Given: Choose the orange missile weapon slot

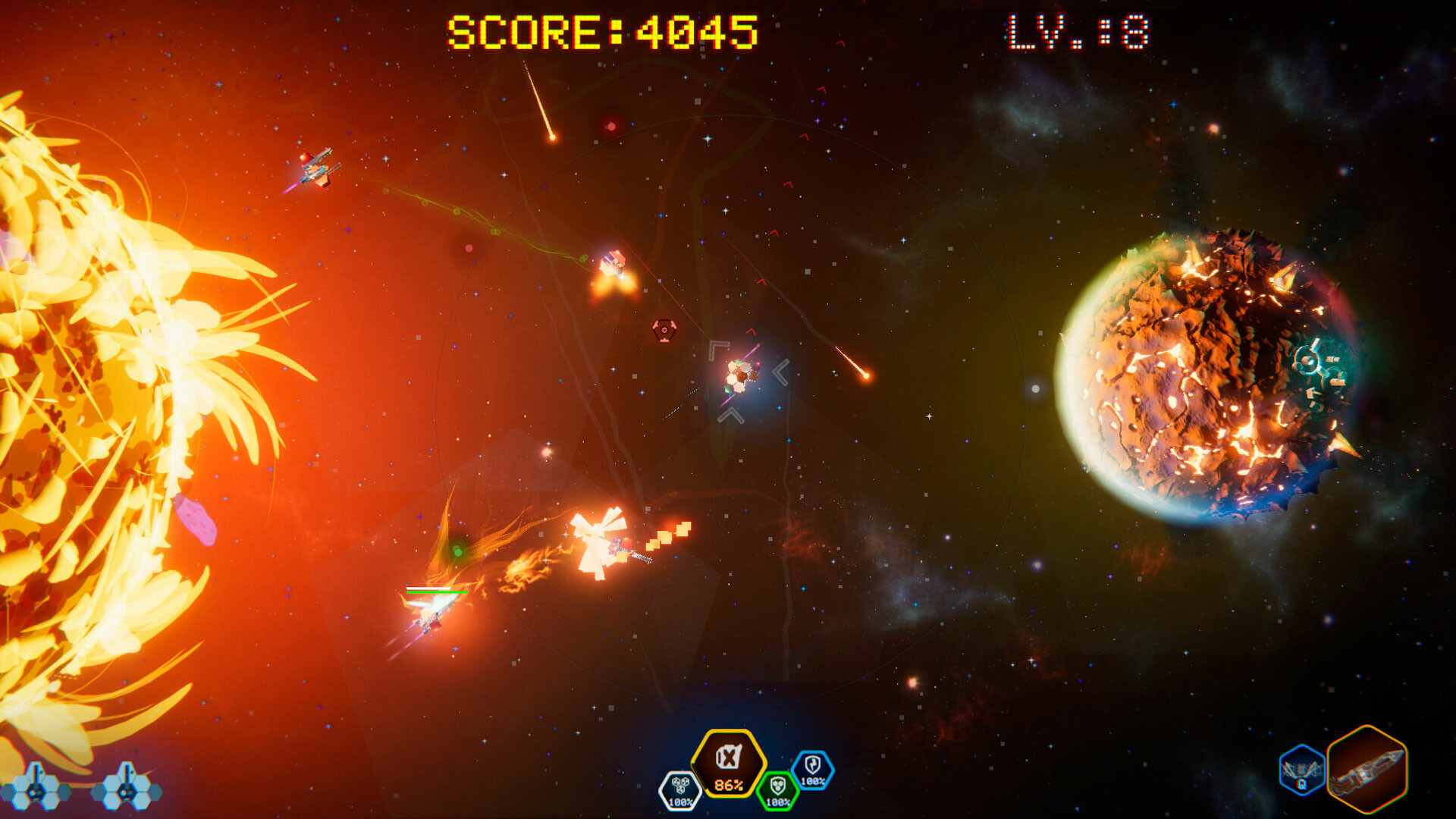Looking at the screenshot, I should 1367,769.
